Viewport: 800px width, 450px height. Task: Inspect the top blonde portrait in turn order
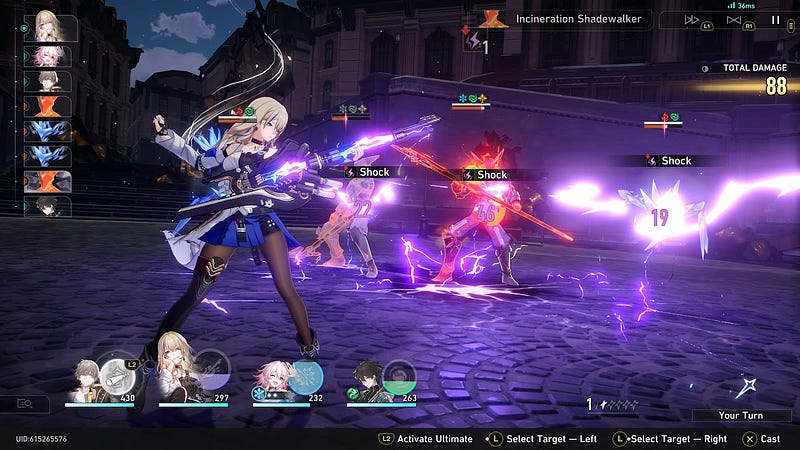(48, 27)
